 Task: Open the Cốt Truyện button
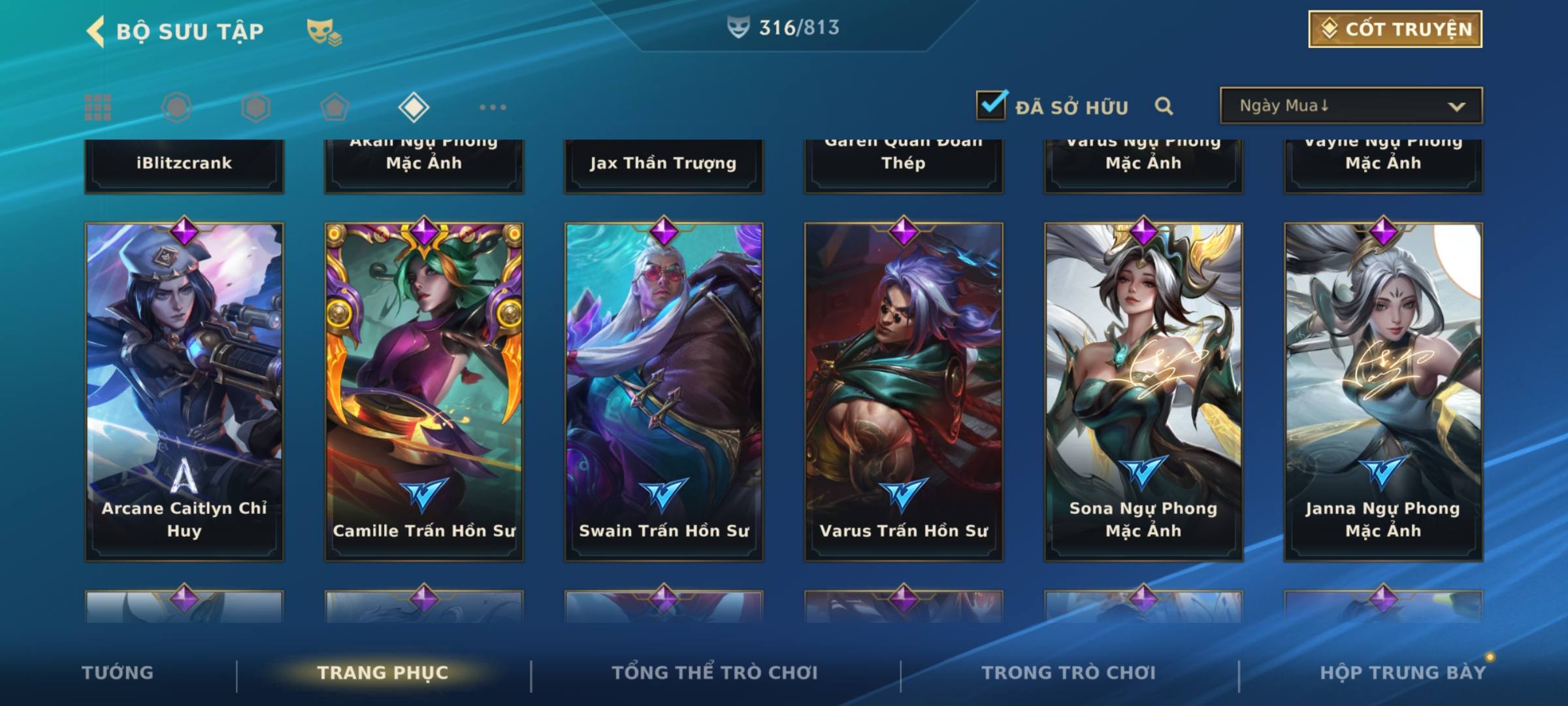1394,29
